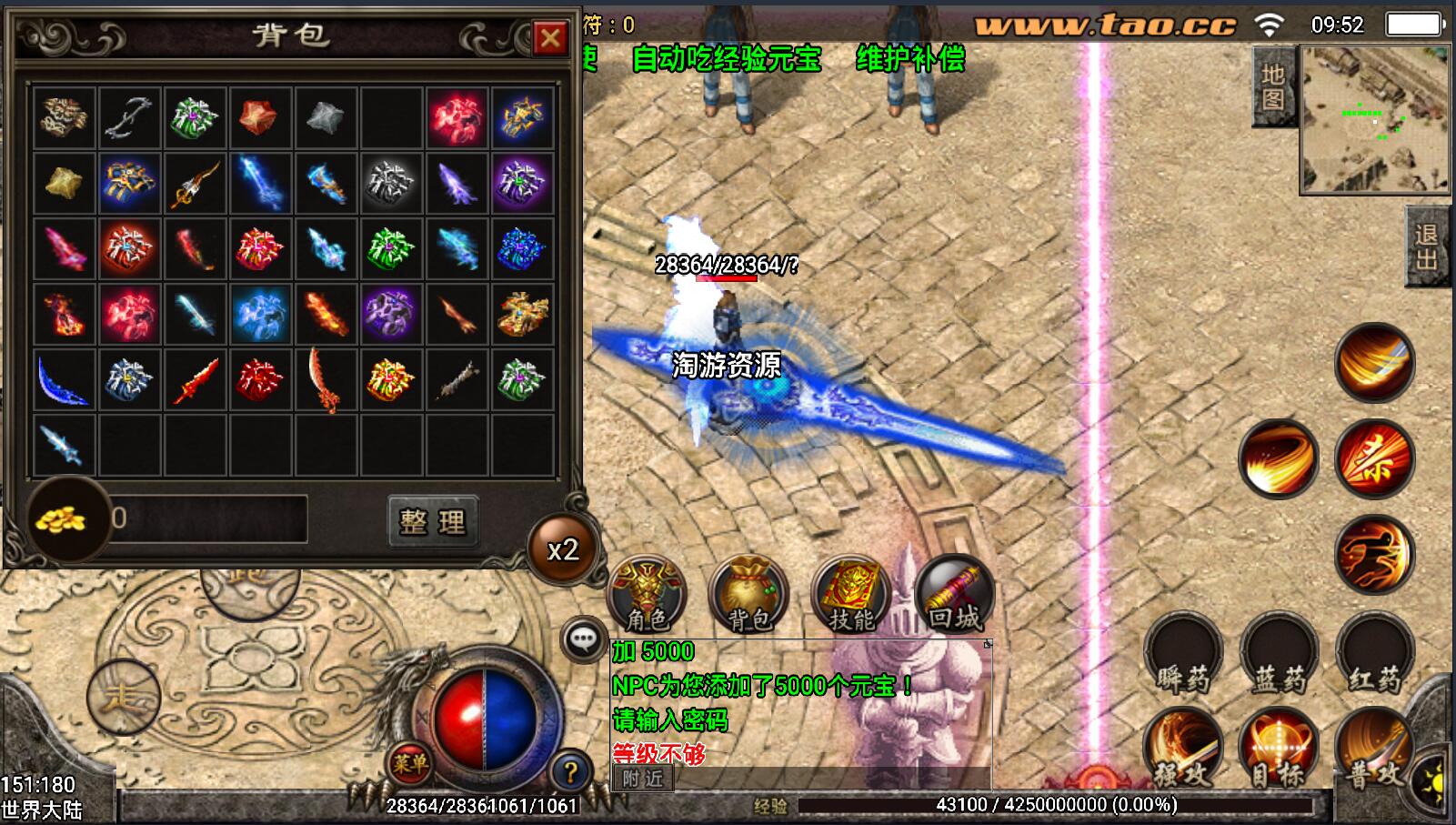Use the 红药 red potion slot
This screenshot has height=825, width=1456.
pos(1374,655)
